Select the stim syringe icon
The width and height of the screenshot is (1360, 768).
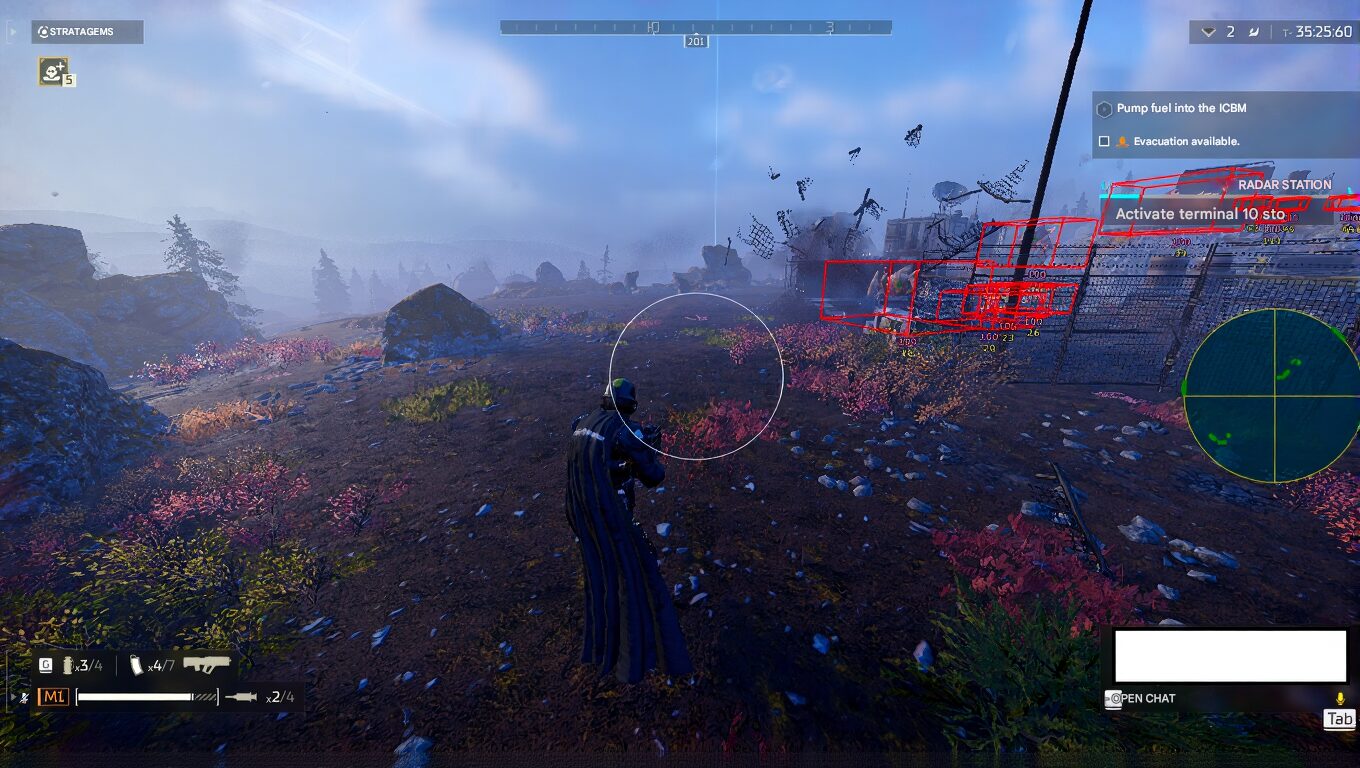point(243,697)
